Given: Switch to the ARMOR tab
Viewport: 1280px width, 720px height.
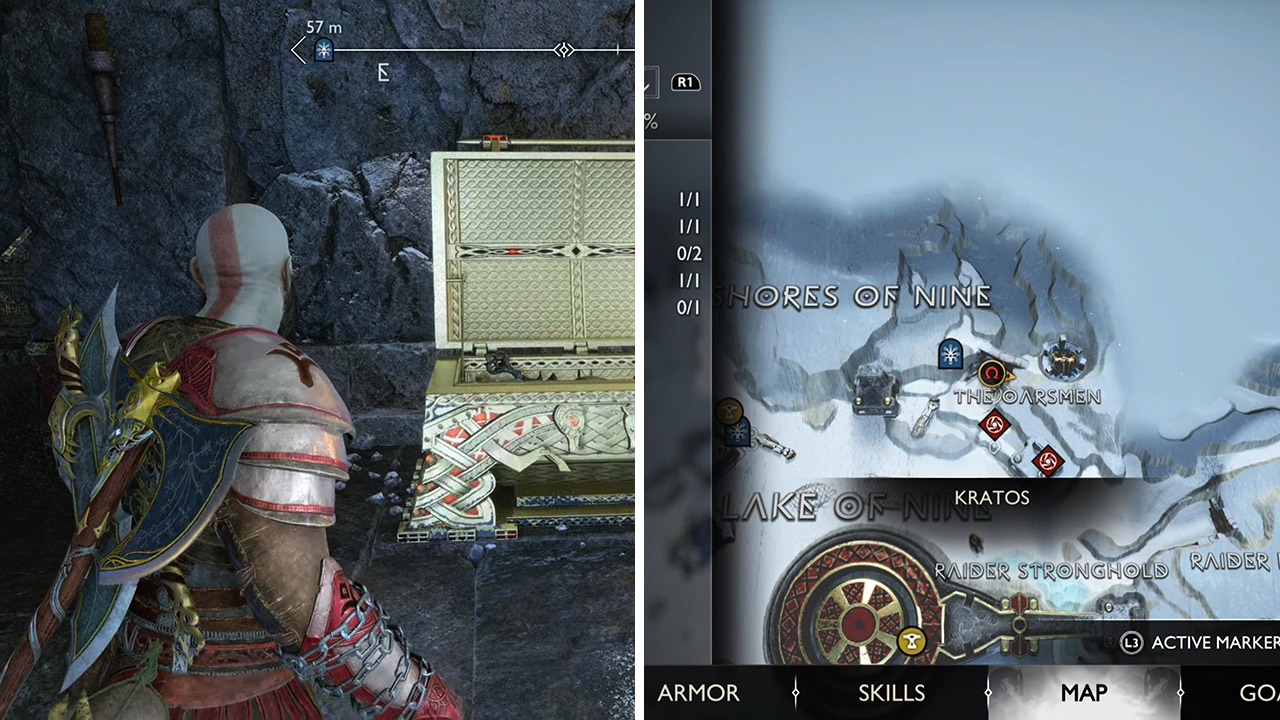Looking at the screenshot, I should tap(699, 693).
